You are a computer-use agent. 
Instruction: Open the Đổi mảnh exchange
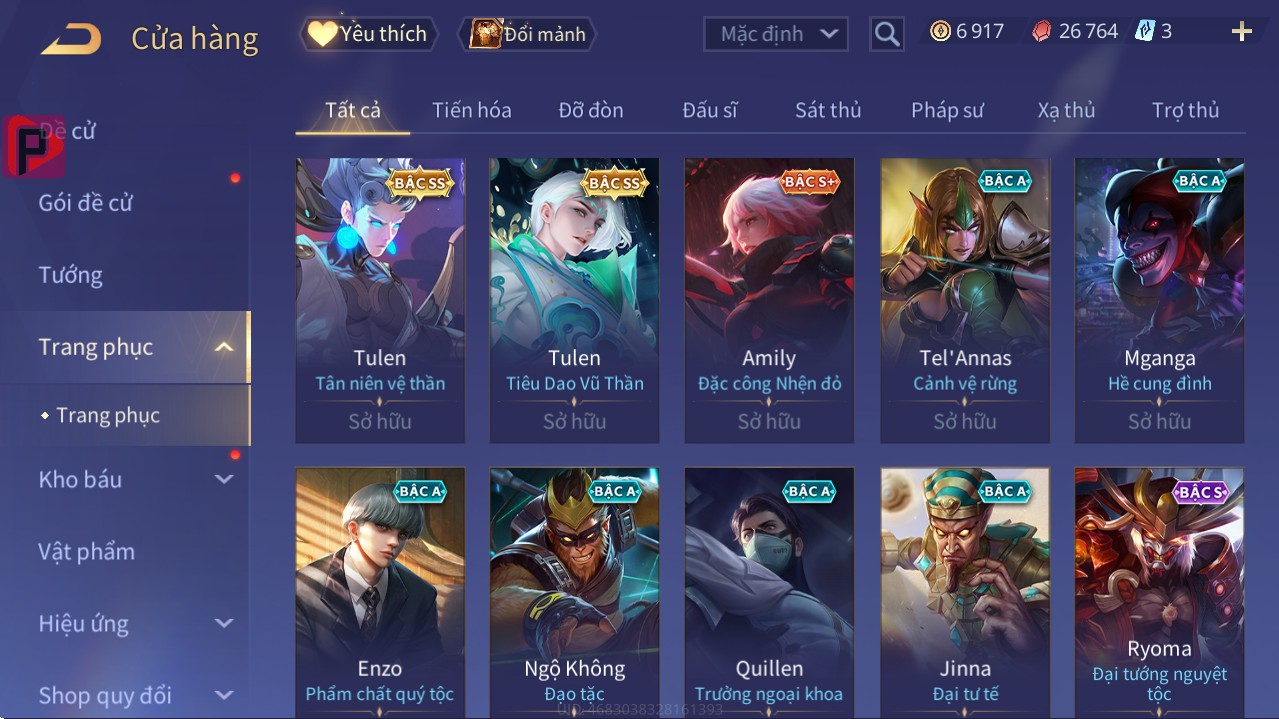point(528,34)
